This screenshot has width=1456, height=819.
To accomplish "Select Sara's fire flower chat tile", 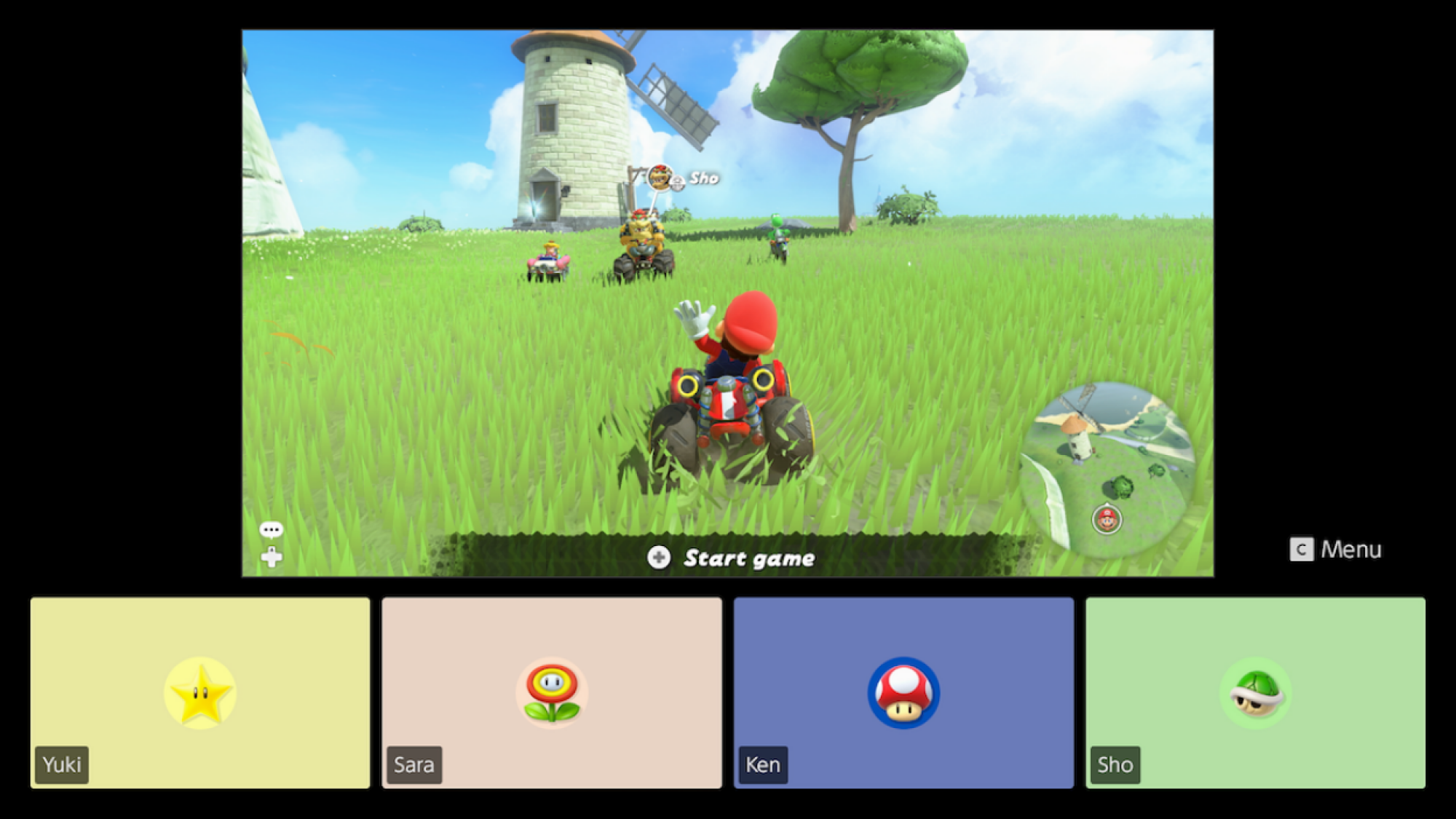I will click(x=552, y=692).
